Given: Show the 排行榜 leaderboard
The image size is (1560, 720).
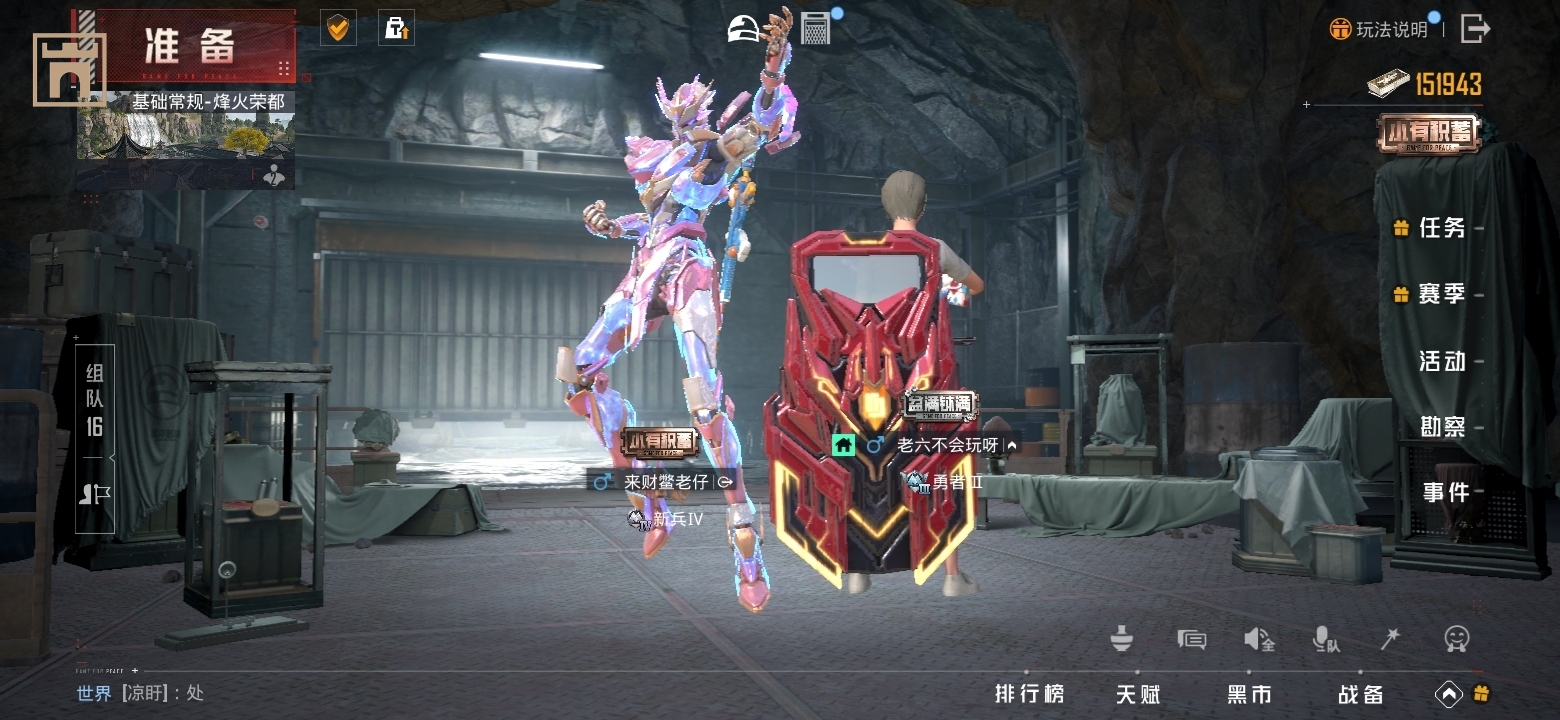Looking at the screenshot, I should (1029, 693).
